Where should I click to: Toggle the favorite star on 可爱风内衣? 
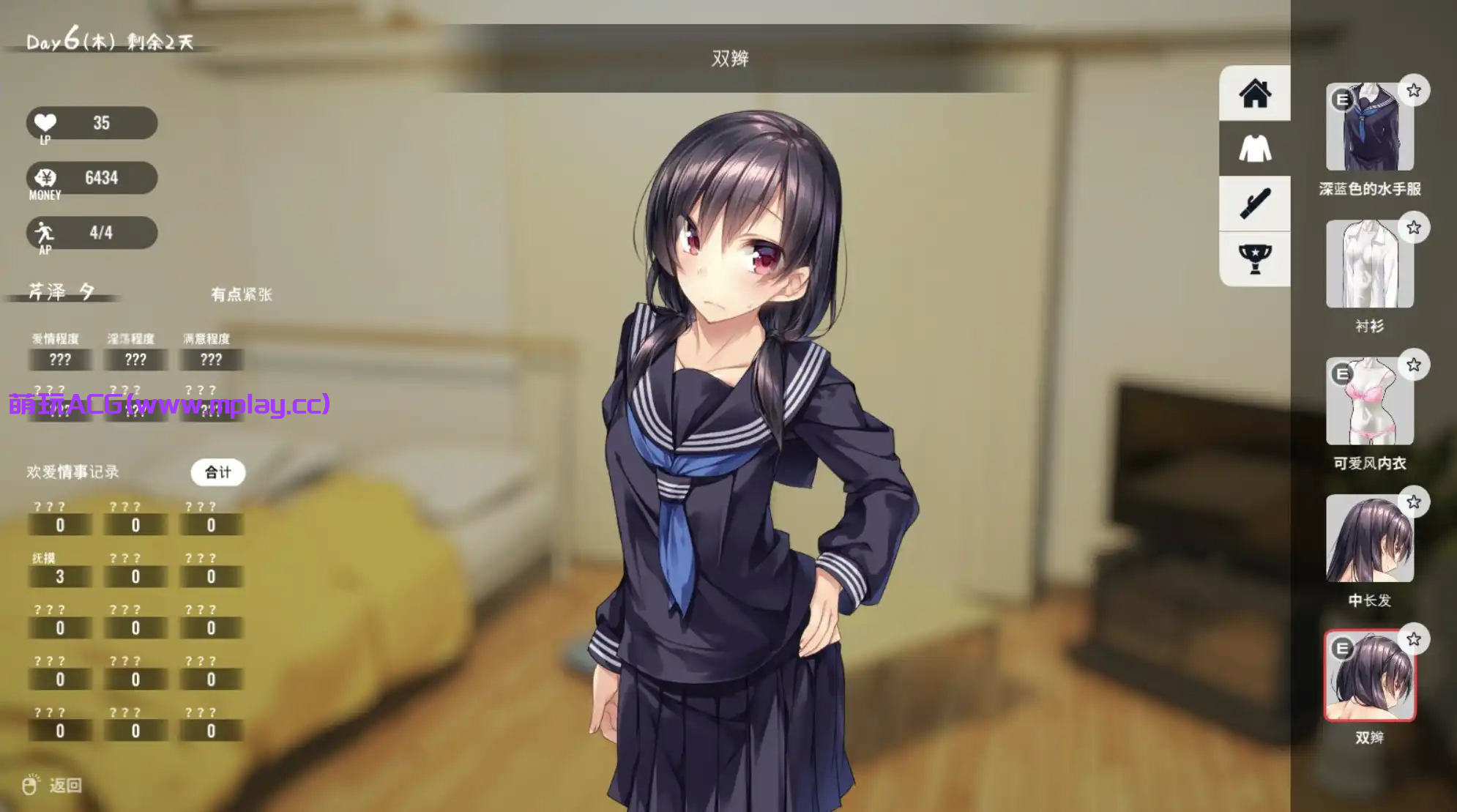click(1415, 365)
